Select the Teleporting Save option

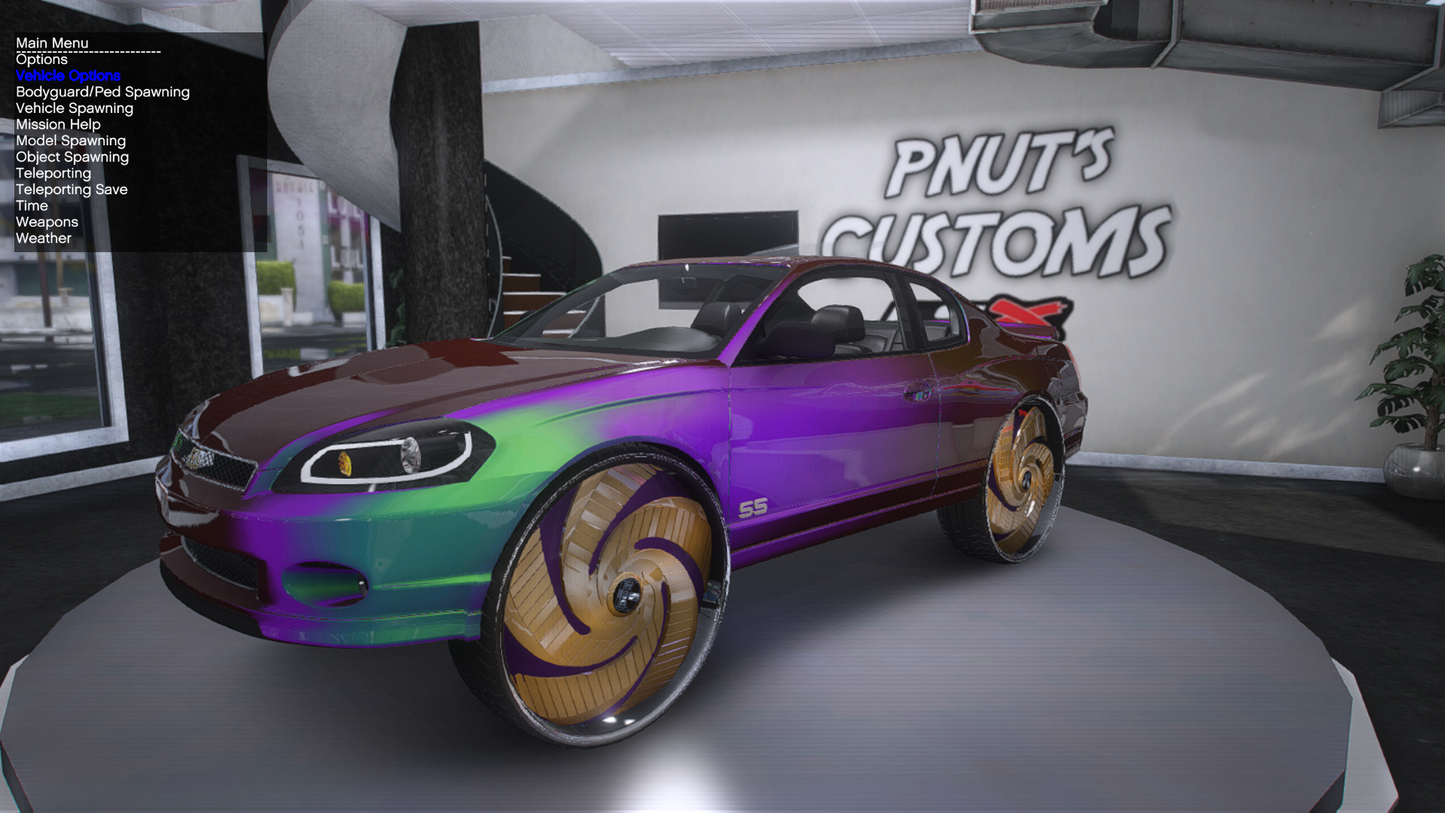click(71, 189)
